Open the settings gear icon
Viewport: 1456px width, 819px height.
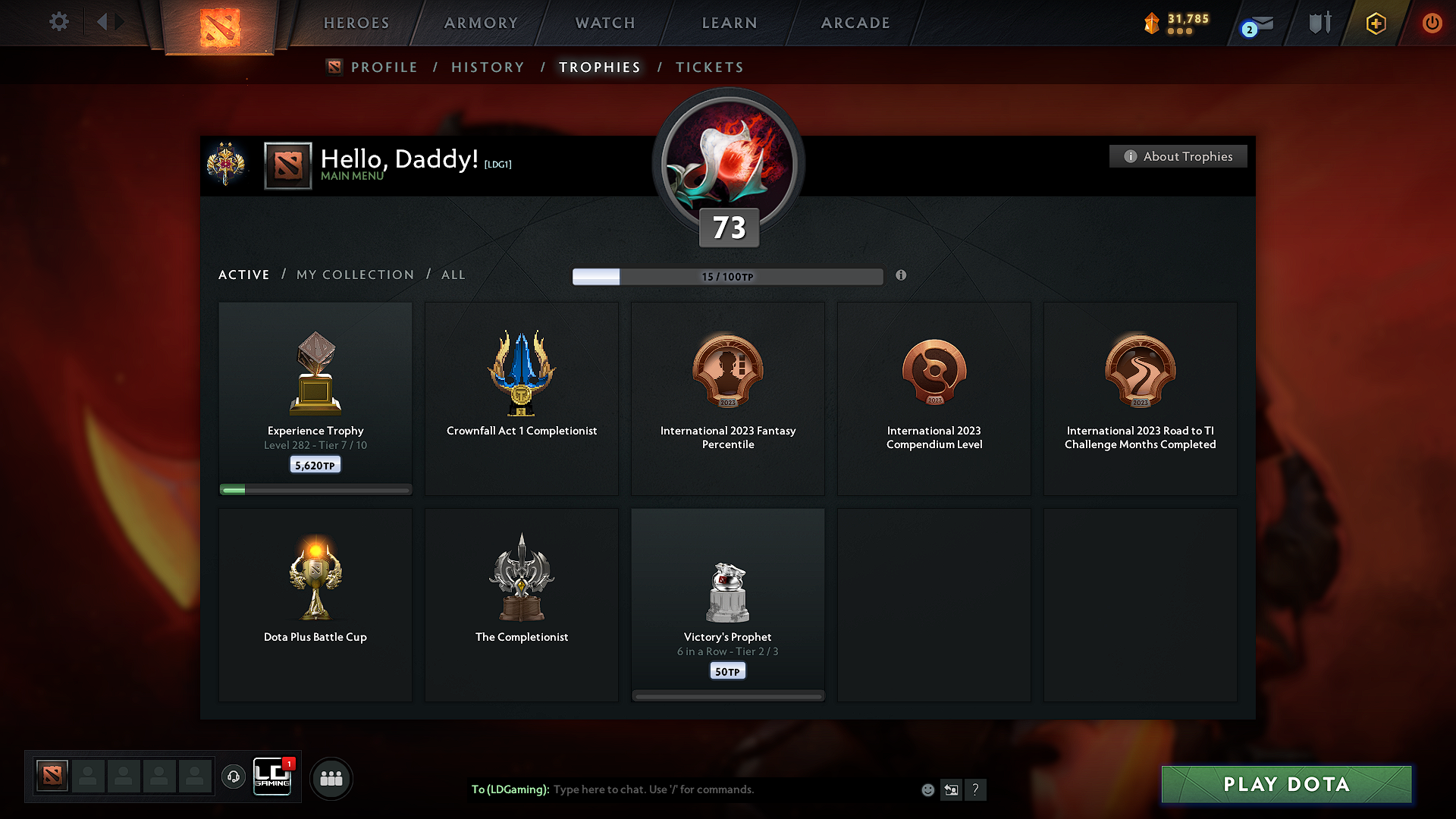coord(58,22)
